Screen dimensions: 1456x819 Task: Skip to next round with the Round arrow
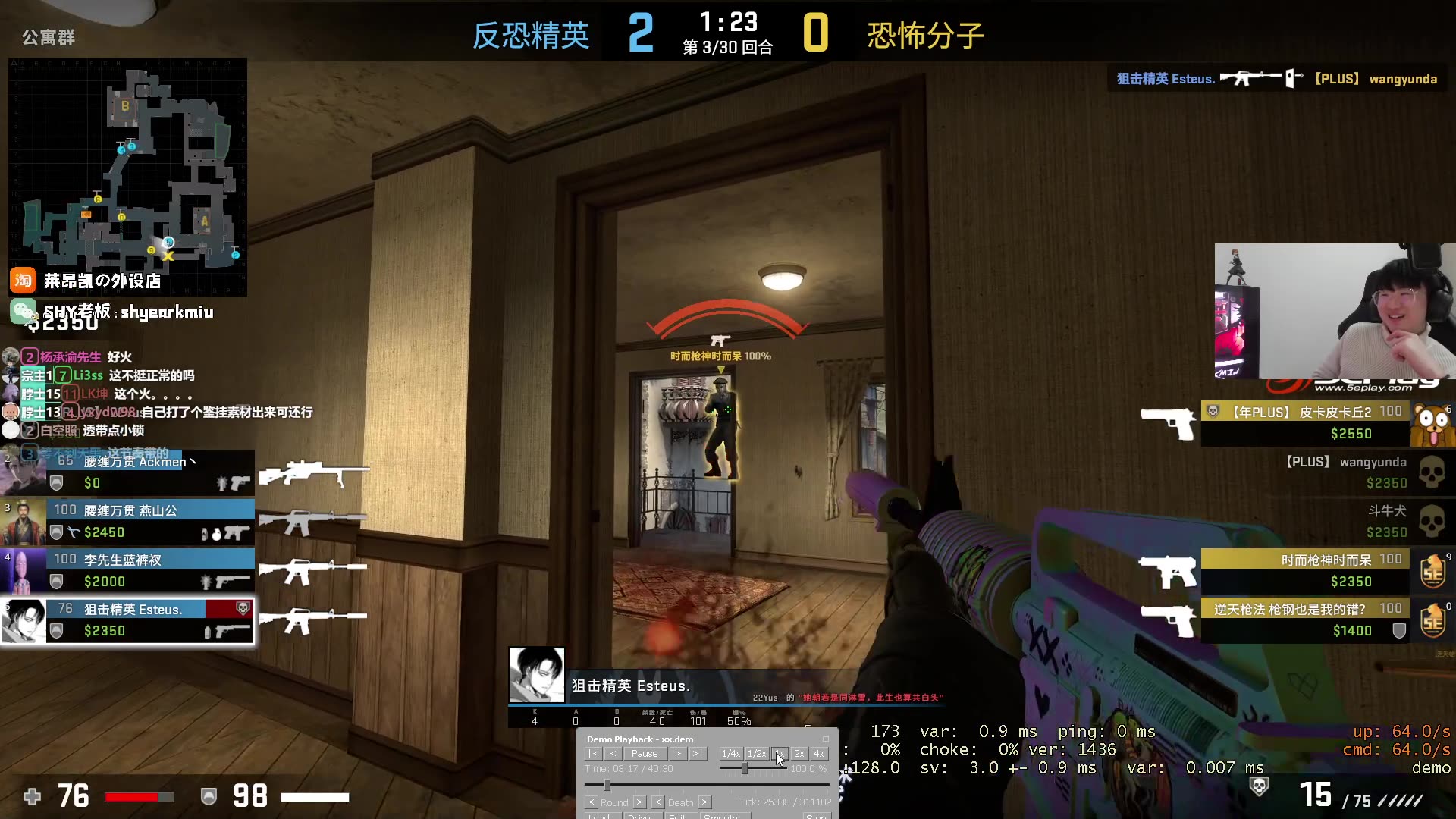639,802
